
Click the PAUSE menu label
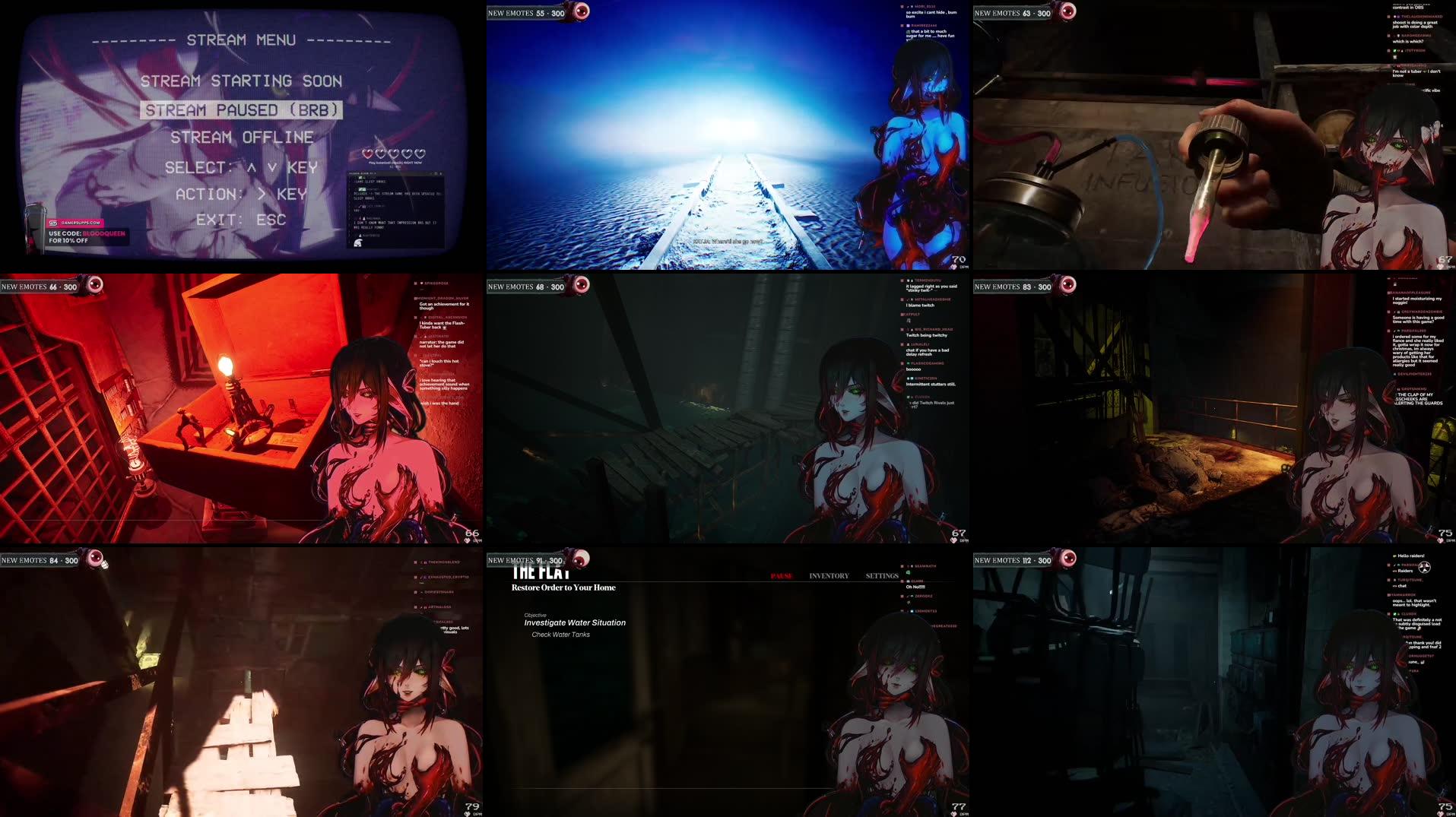click(781, 575)
